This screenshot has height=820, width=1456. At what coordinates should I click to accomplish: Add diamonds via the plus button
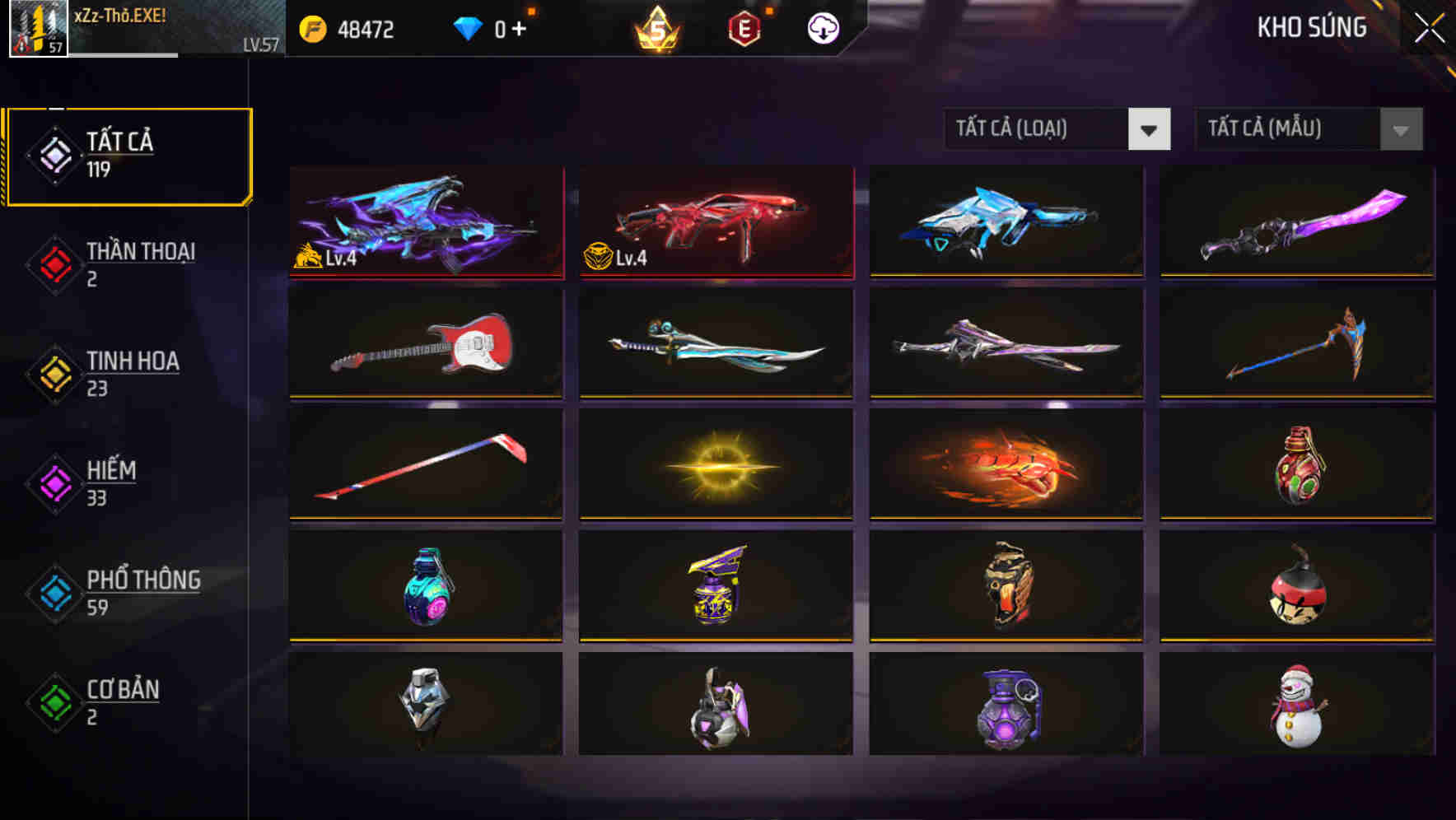[517, 27]
